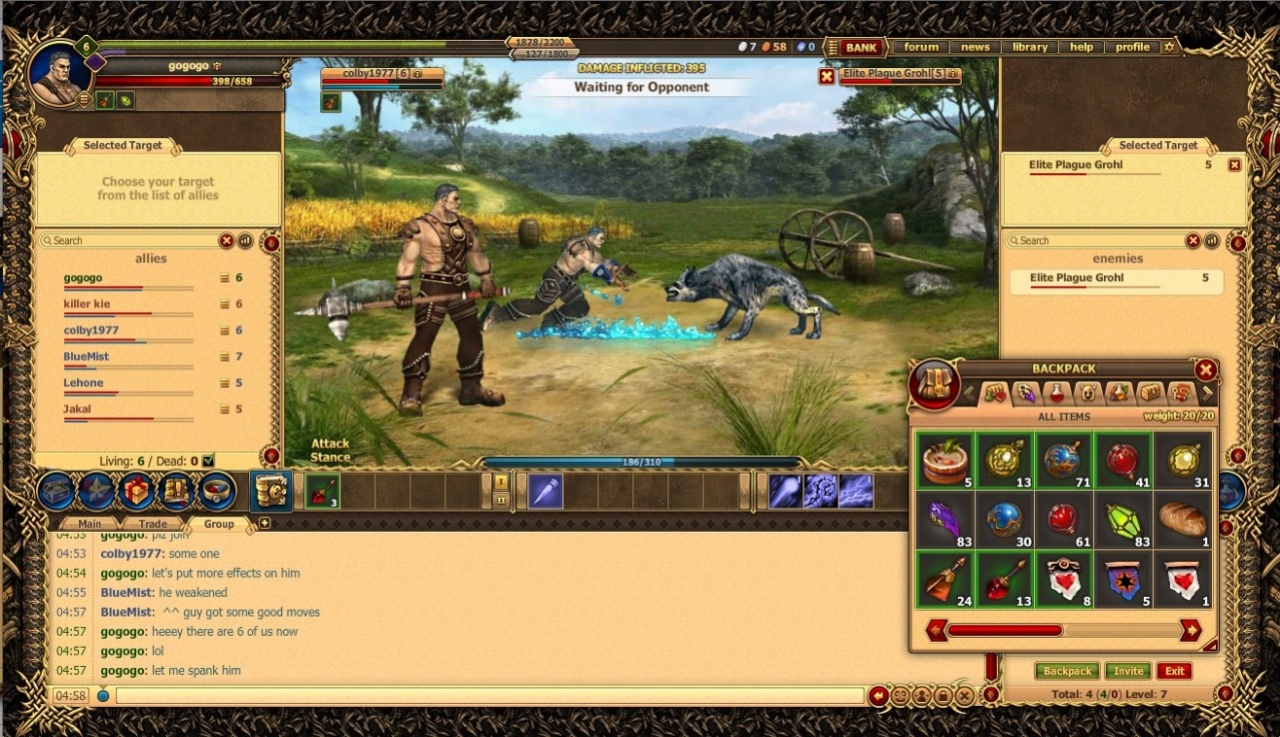Switch to the Trade chat tab
The width and height of the screenshot is (1280, 737).
[x=154, y=523]
